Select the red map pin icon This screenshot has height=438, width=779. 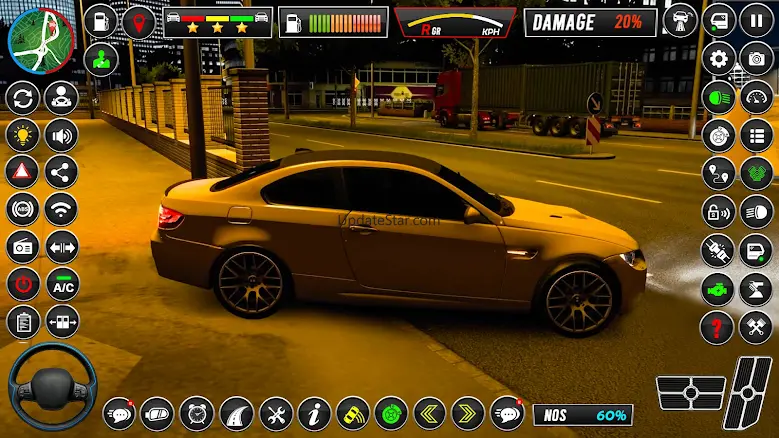coord(136,20)
